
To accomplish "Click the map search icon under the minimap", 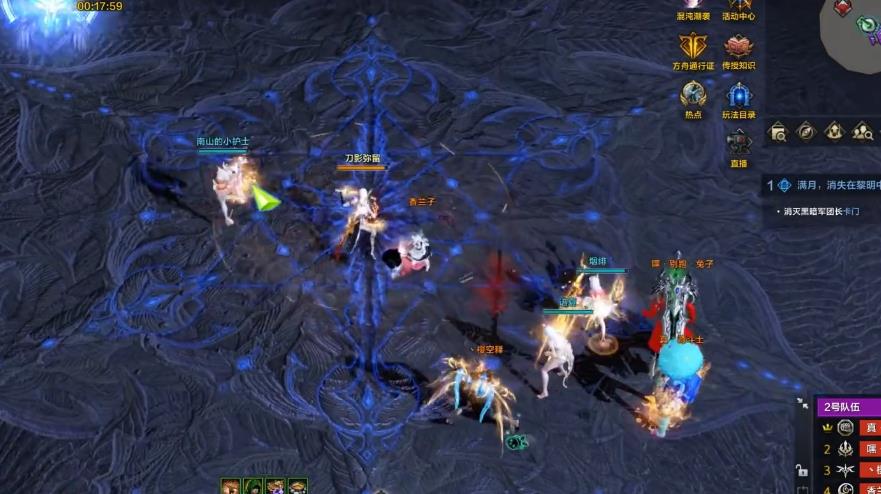I will (779, 132).
